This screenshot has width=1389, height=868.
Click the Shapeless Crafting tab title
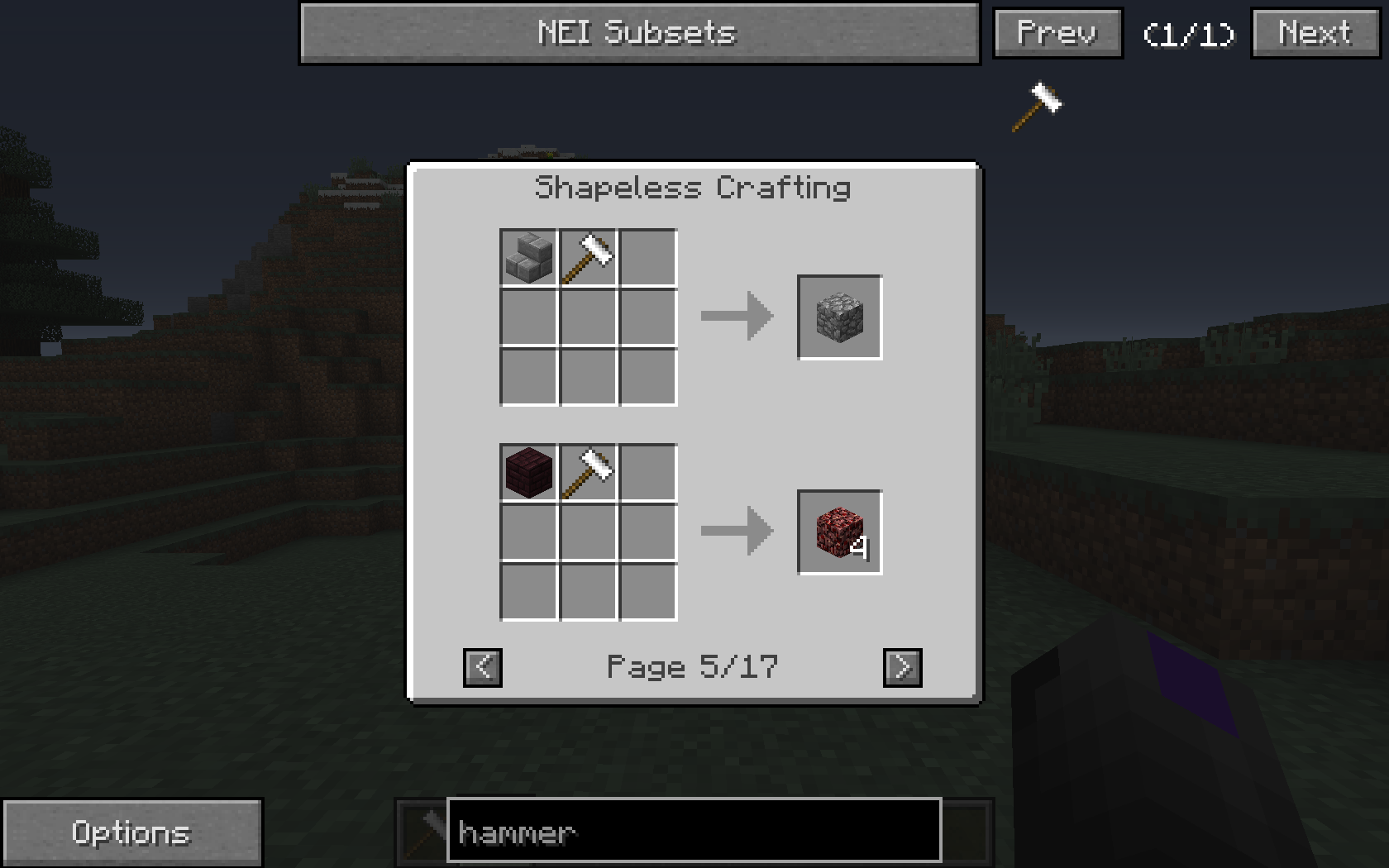[x=692, y=187]
